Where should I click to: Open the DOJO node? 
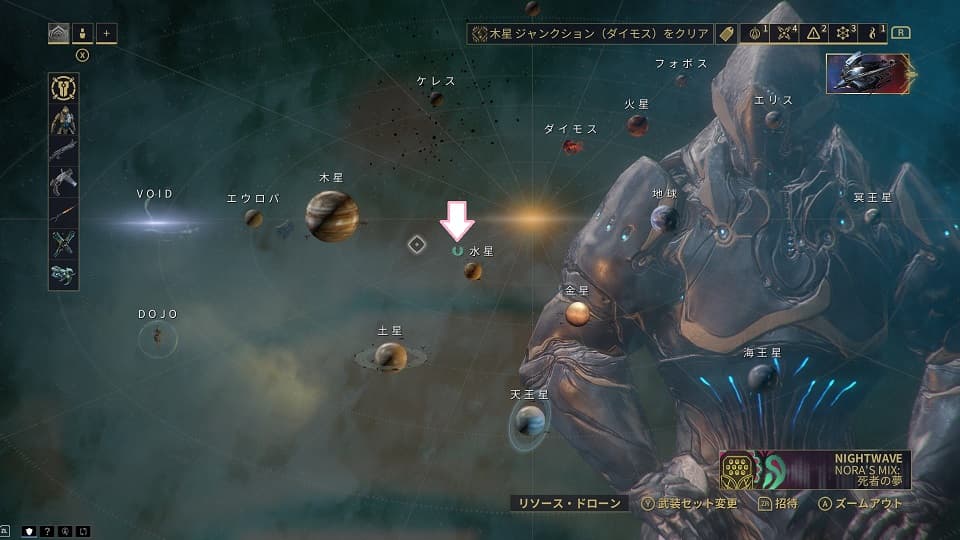point(157,338)
